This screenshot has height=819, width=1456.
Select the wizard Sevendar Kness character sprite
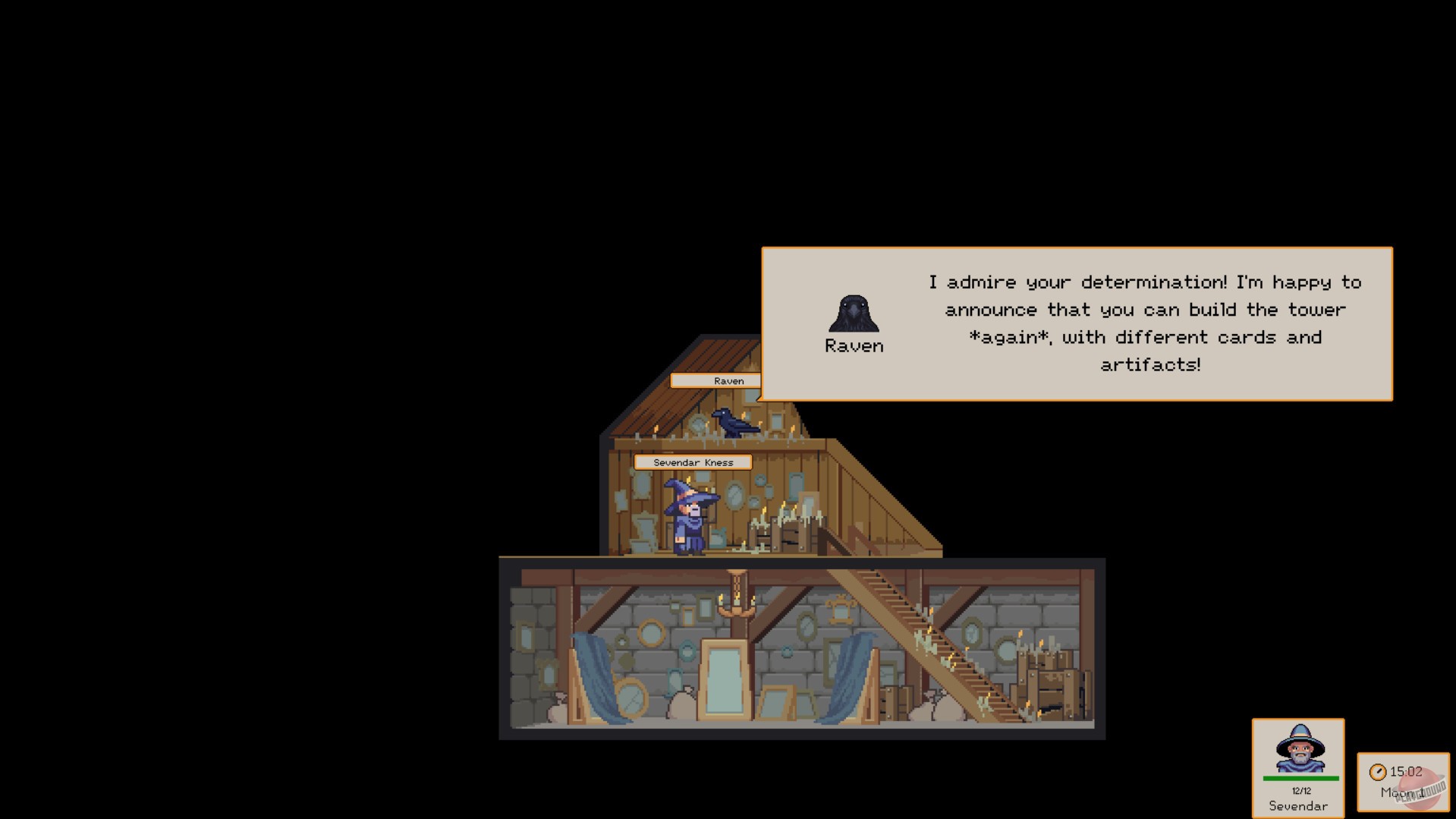690,516
